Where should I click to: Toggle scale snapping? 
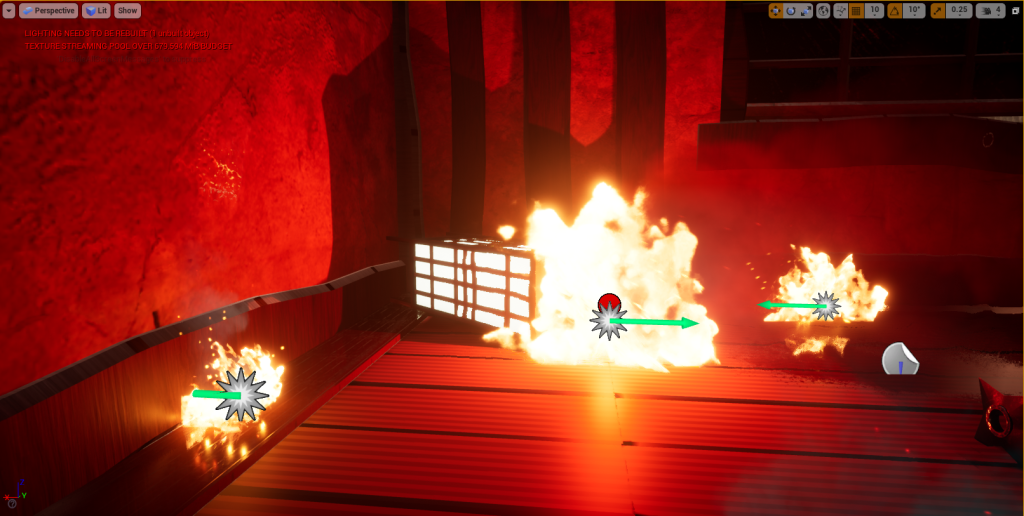(x=937, y=10)
